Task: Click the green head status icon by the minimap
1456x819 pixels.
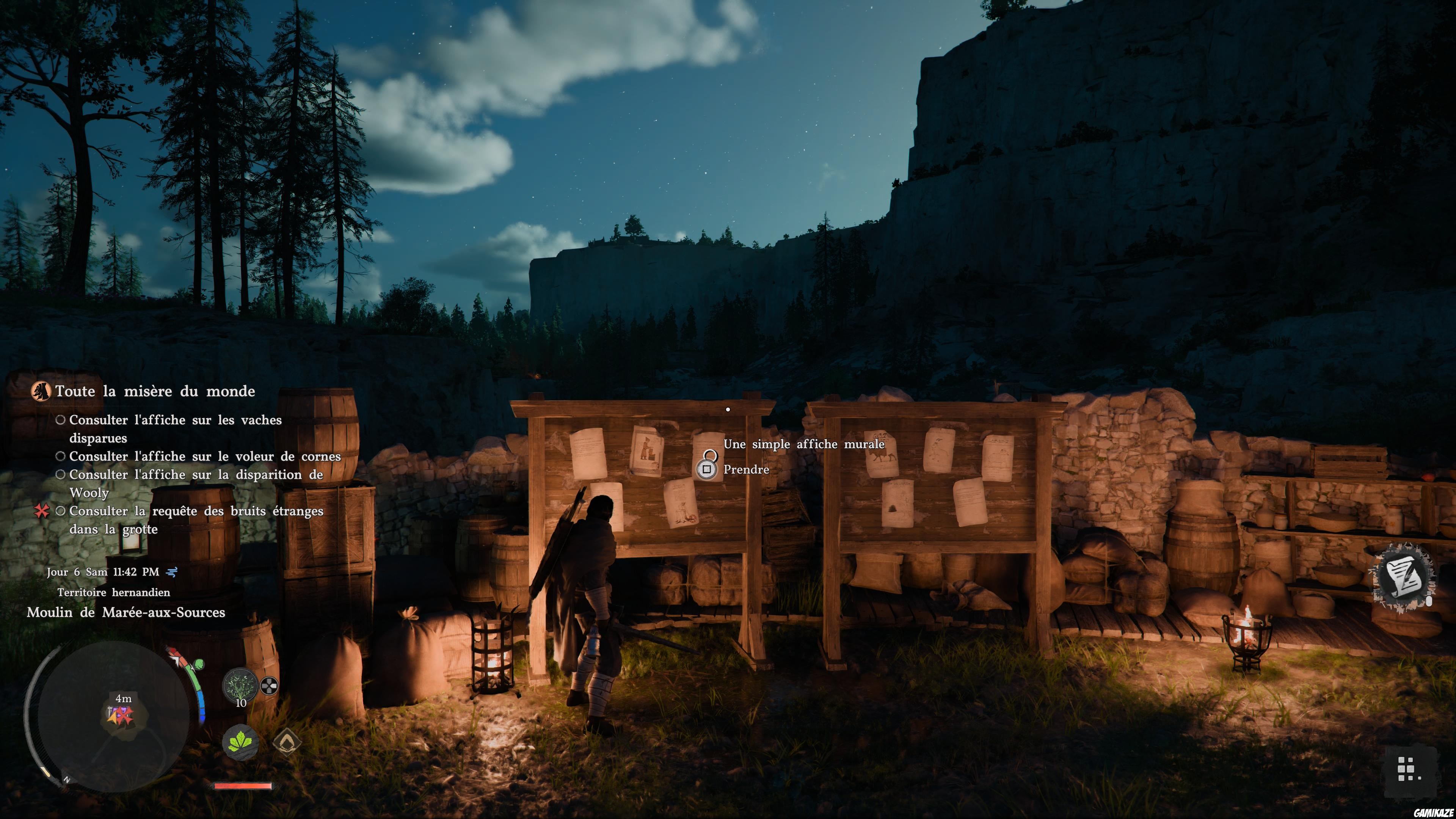Action: click(198, 664)
